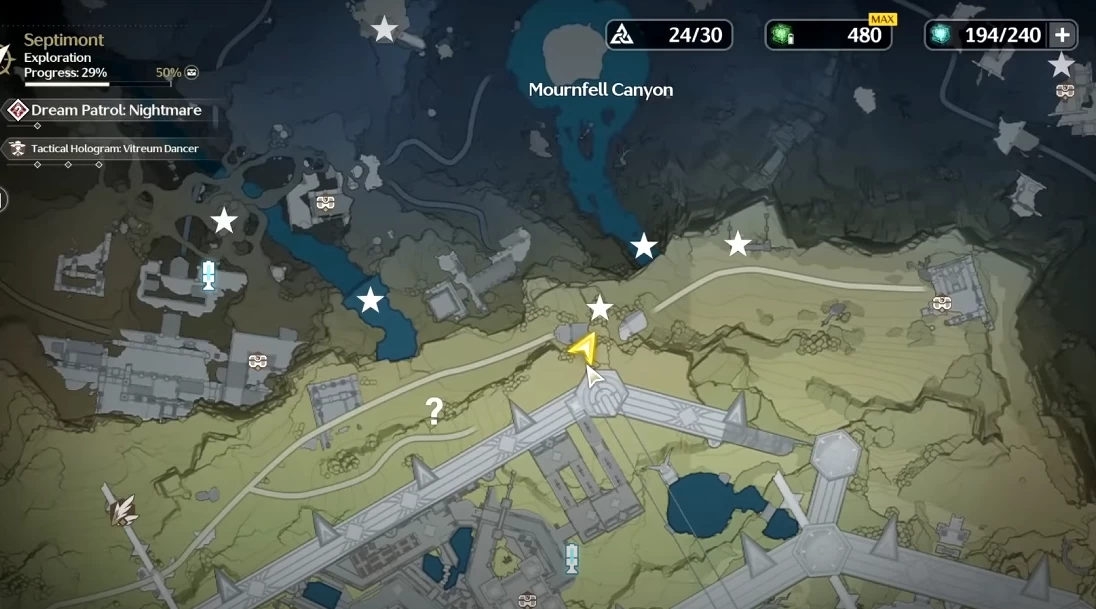
Task: Select the white question mark map marker
Action: 434,410
